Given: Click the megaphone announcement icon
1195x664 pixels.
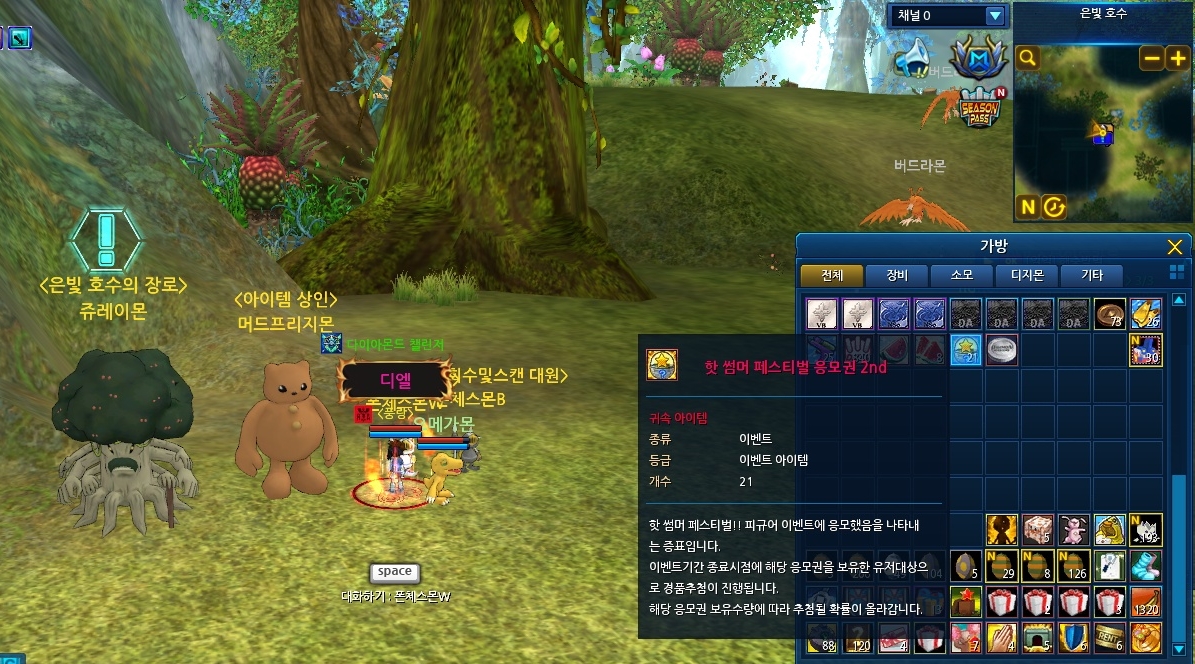Looking at the screenshot, I should 913,58.
